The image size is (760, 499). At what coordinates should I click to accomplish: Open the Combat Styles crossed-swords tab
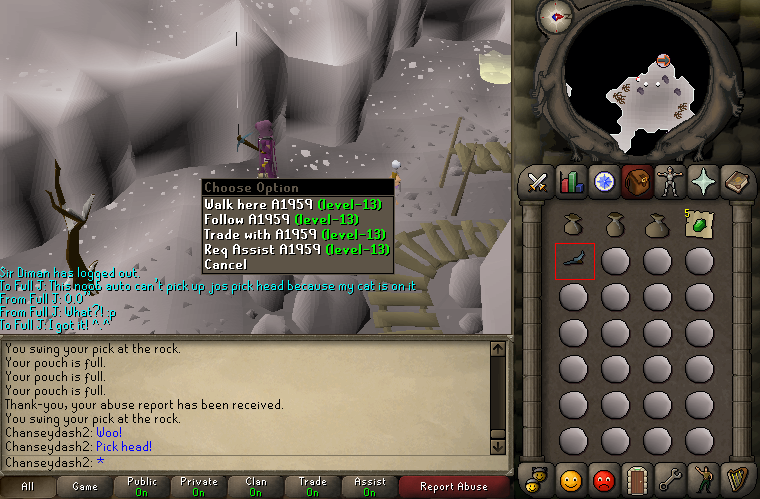(537, 181)
